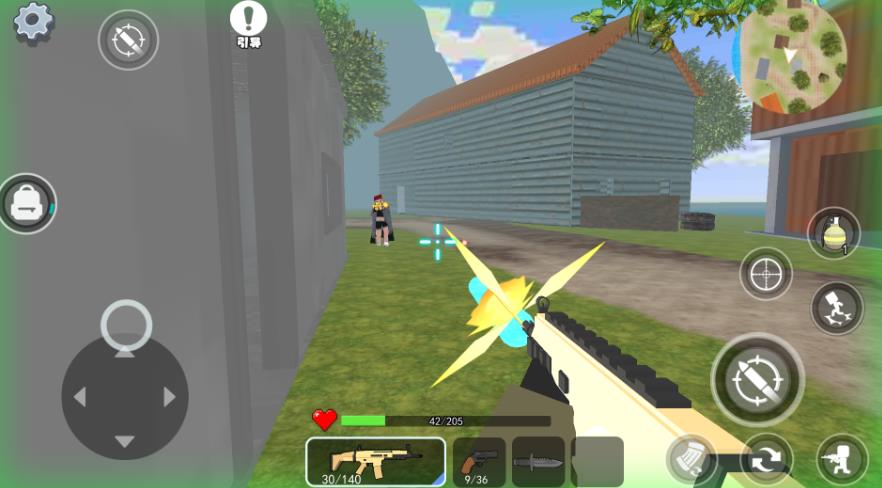
Task: Fire with the large bullet button
Action: click(x=757, y=379)
